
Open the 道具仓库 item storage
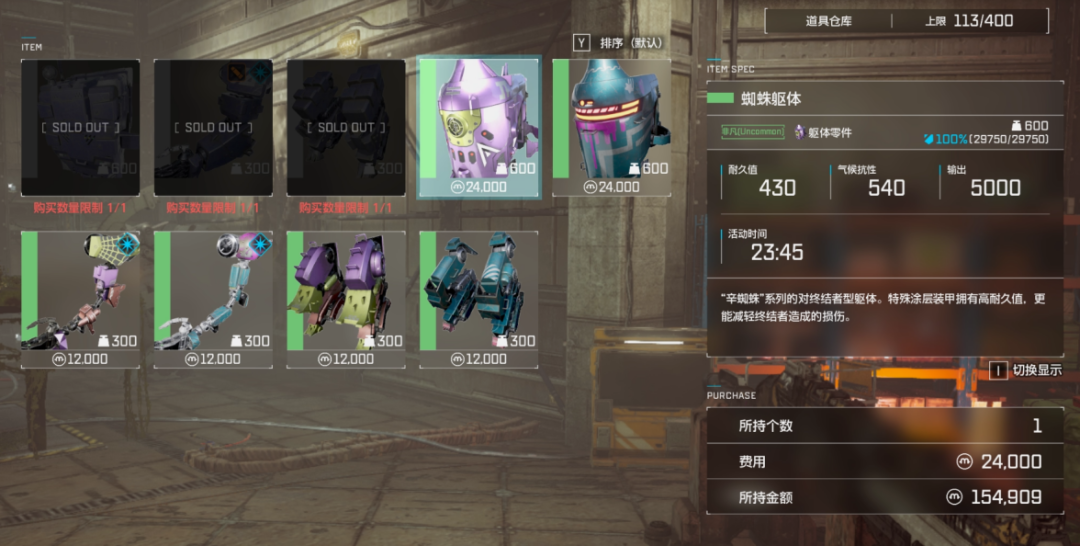coord(828,20)
